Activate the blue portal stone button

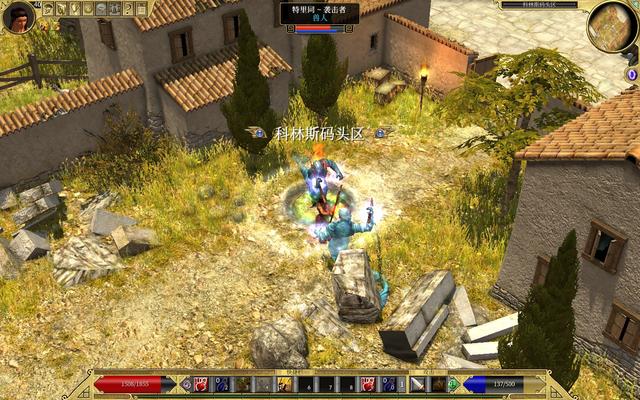coord(631,75)
